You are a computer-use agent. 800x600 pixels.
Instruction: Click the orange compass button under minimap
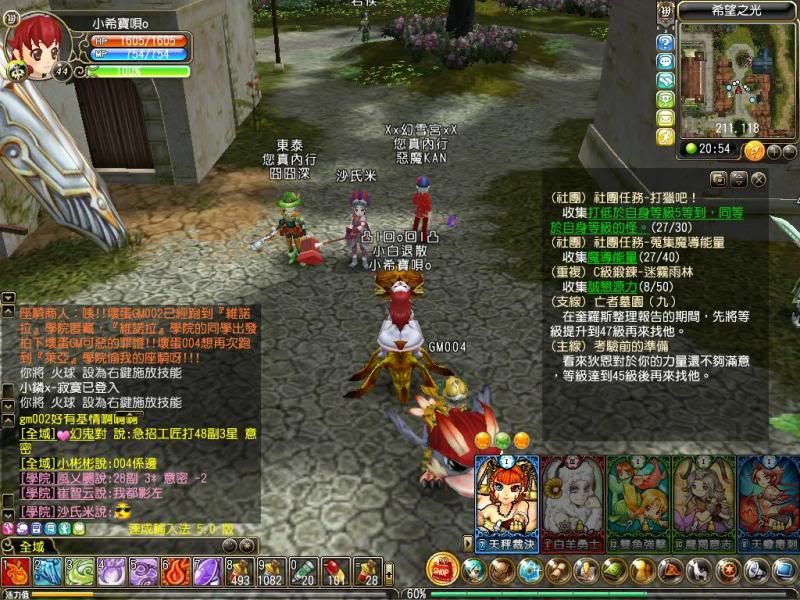pyautogui.click(x=754, y=150)
